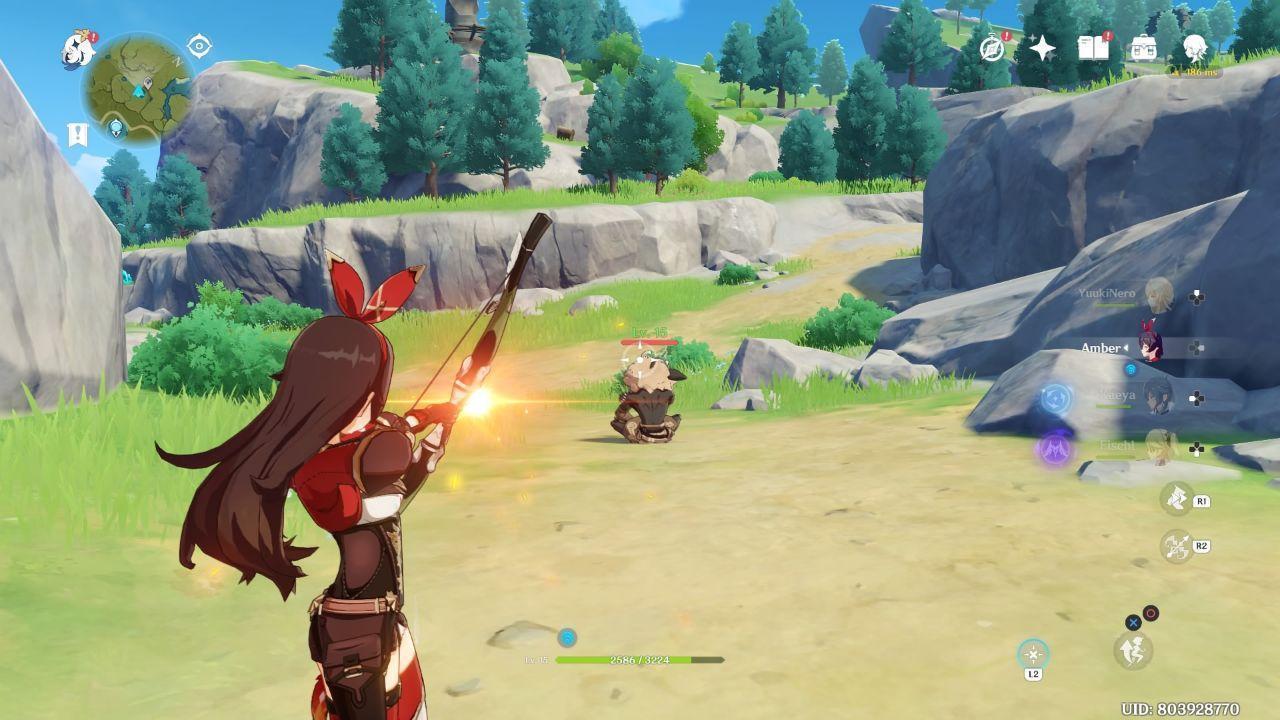
Task: Activate the jump icon
Action: click(1133, 650)
